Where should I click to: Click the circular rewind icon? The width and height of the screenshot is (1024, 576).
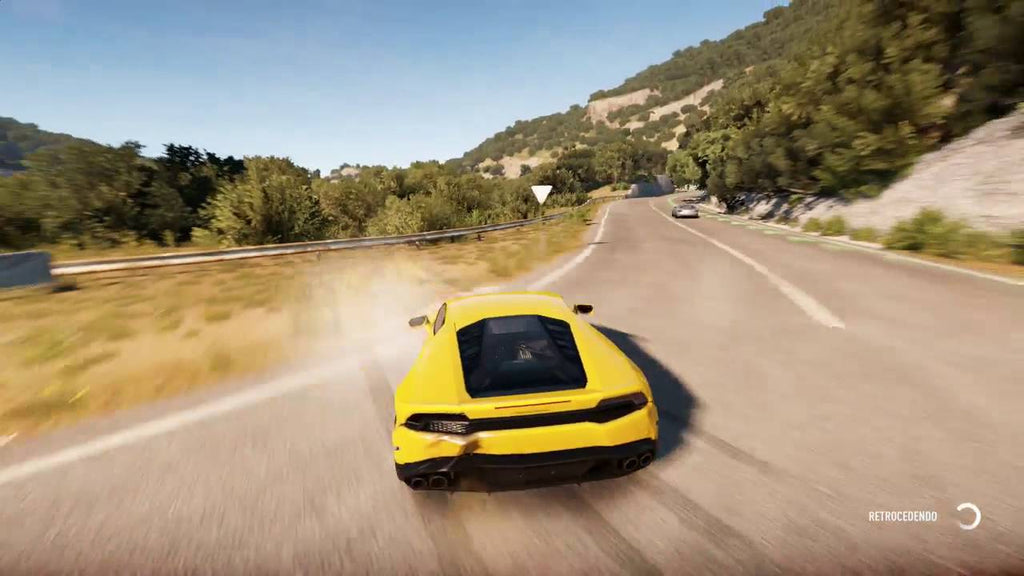click(968, 516)
